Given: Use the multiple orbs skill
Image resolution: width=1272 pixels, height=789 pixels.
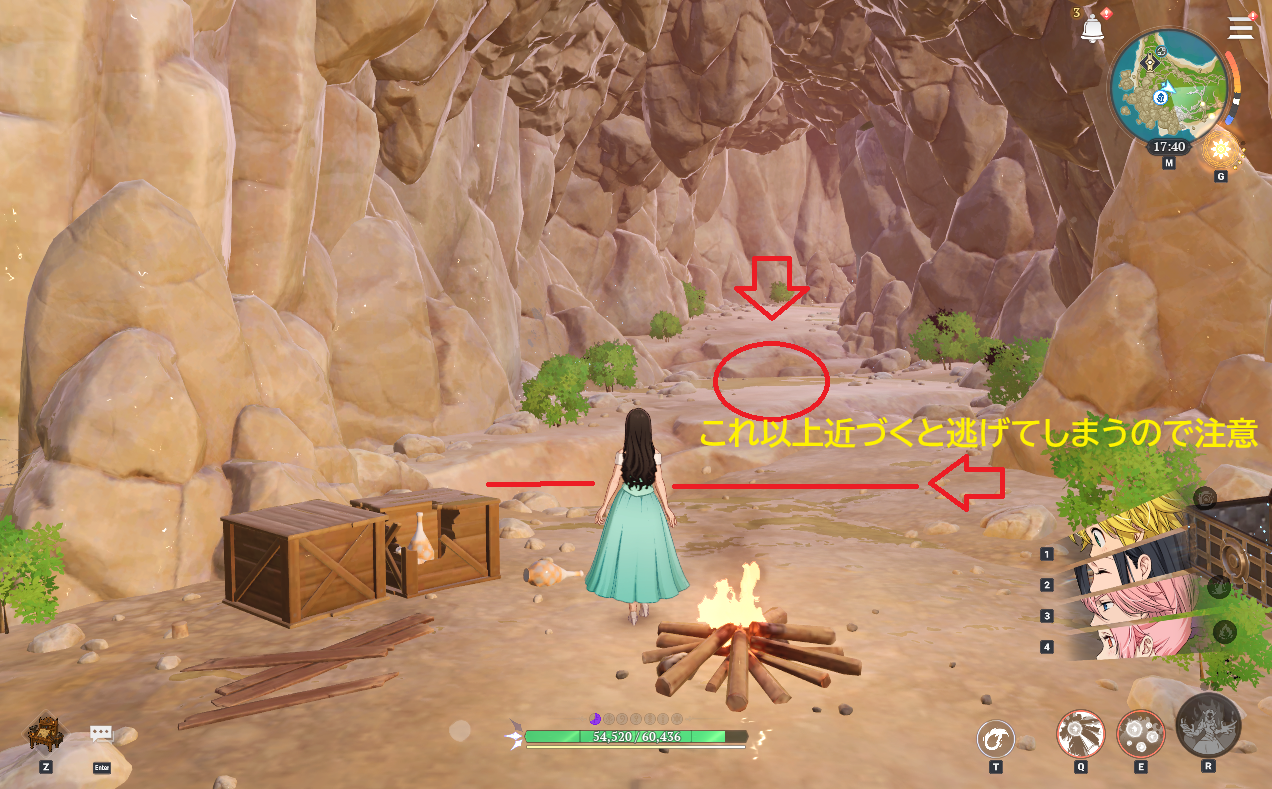Looking at the screenshot, I should [x=1141, y=735].
